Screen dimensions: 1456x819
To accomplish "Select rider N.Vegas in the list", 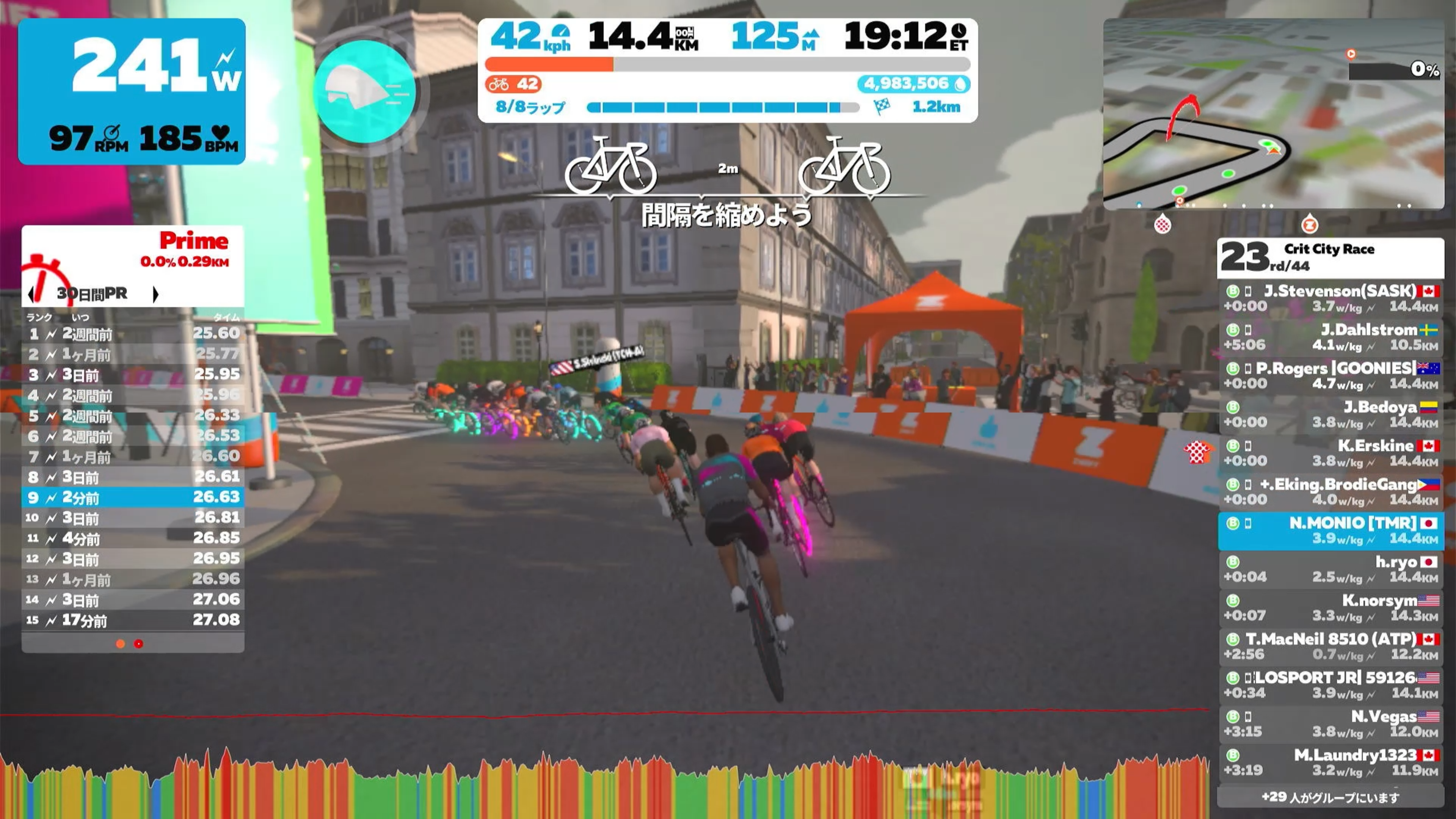I will [1330, 724].
